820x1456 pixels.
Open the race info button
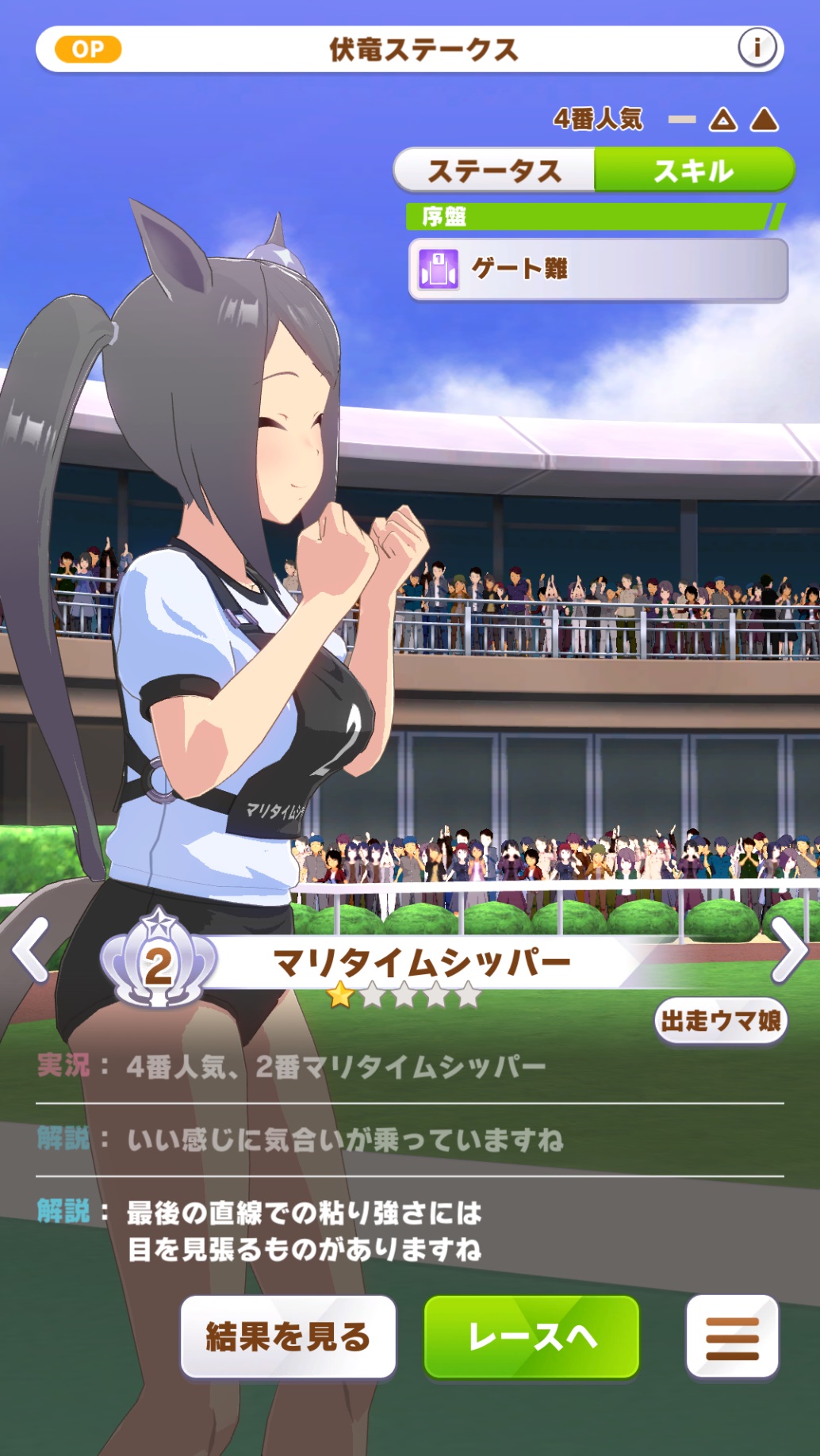point(757,48)
